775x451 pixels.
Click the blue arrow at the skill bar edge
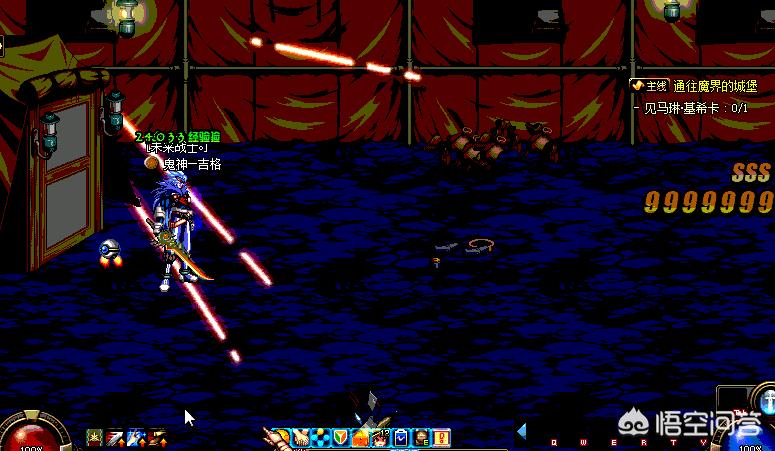(x=521, y=431)
